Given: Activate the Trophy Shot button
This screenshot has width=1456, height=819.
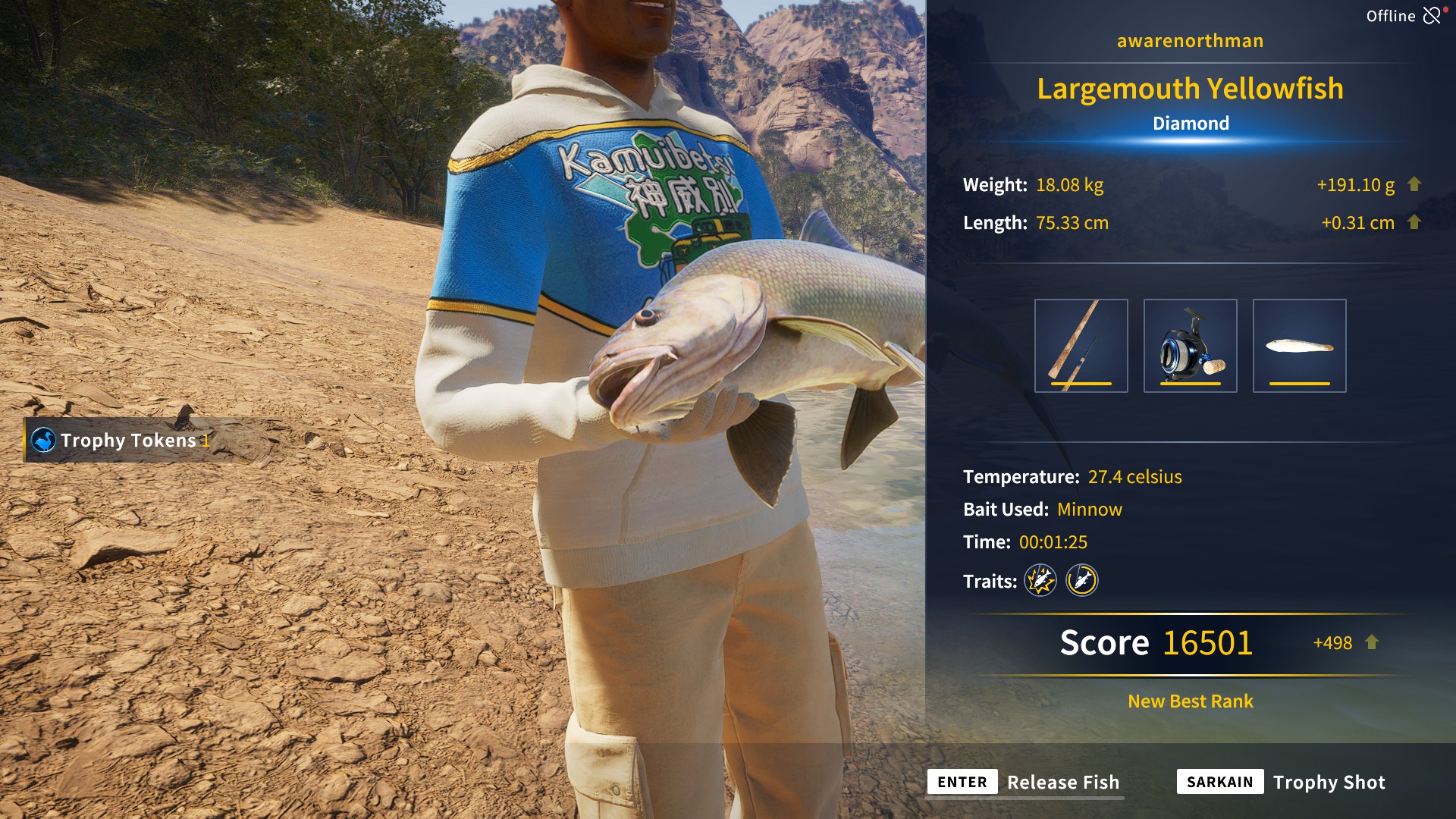Looking at the screenshot, I should pos(1329,782).
